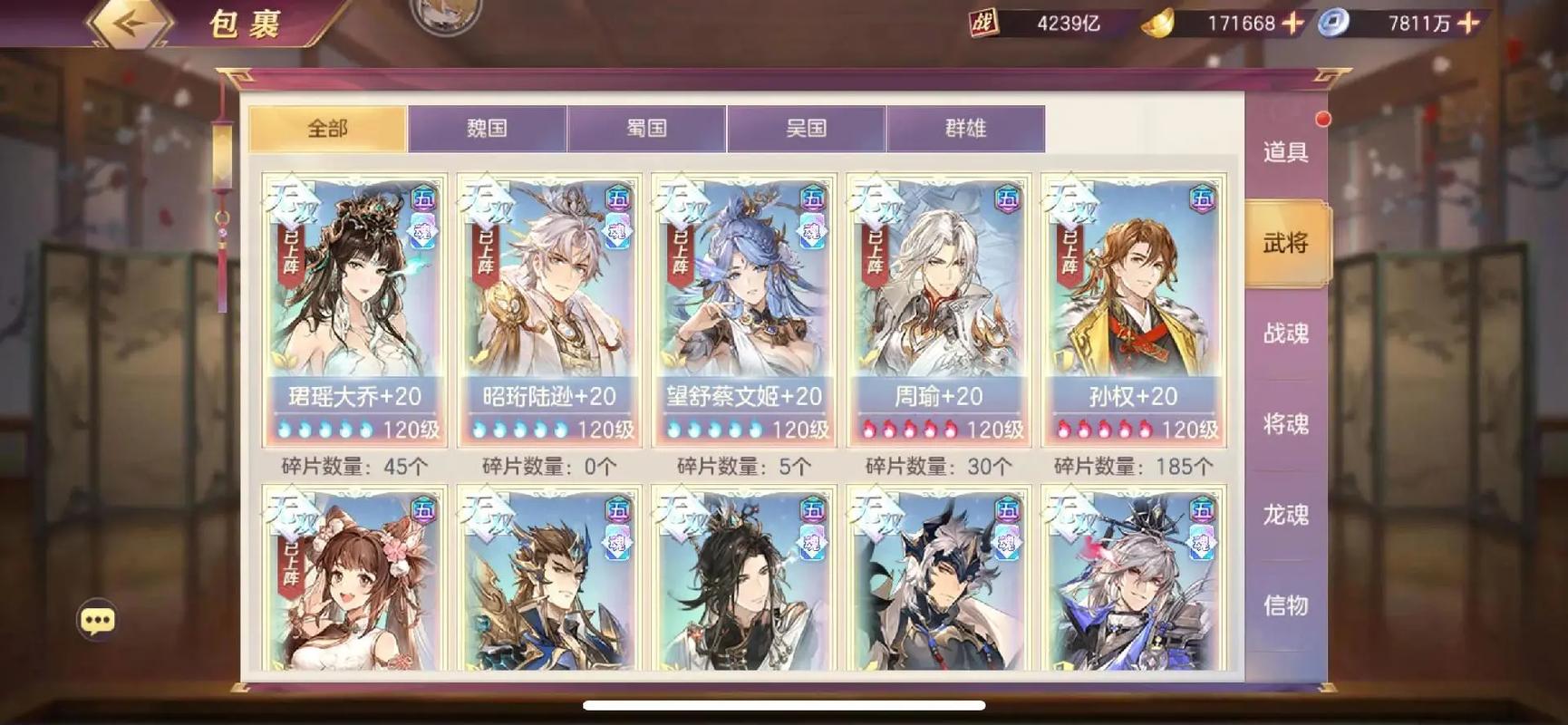Click the 魂 badge on 望舒蔡文姬 card
This screenshot has width=1568, height=725.
point(814,233)
